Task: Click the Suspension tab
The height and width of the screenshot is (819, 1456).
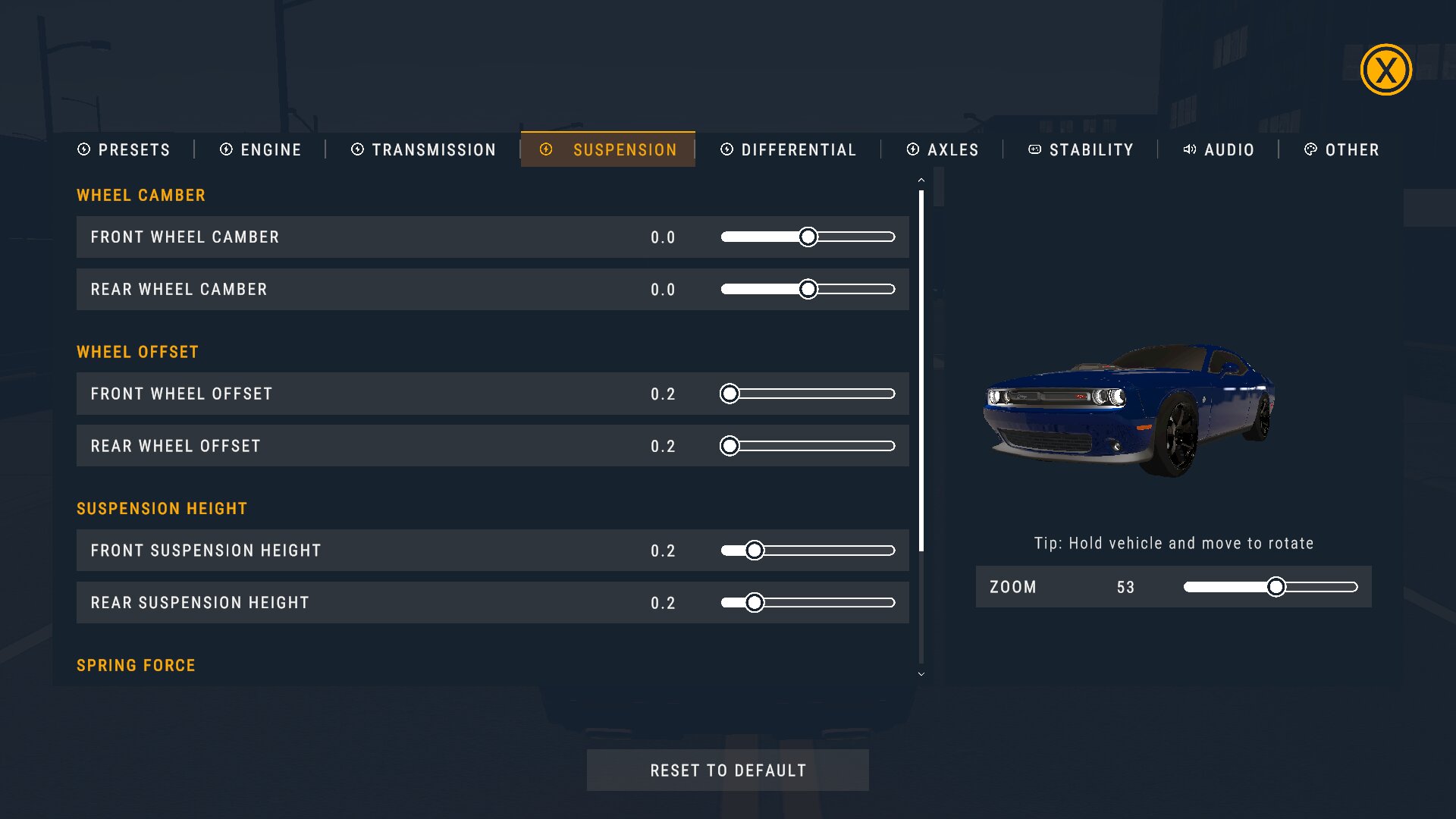Action: pos(608,150)
